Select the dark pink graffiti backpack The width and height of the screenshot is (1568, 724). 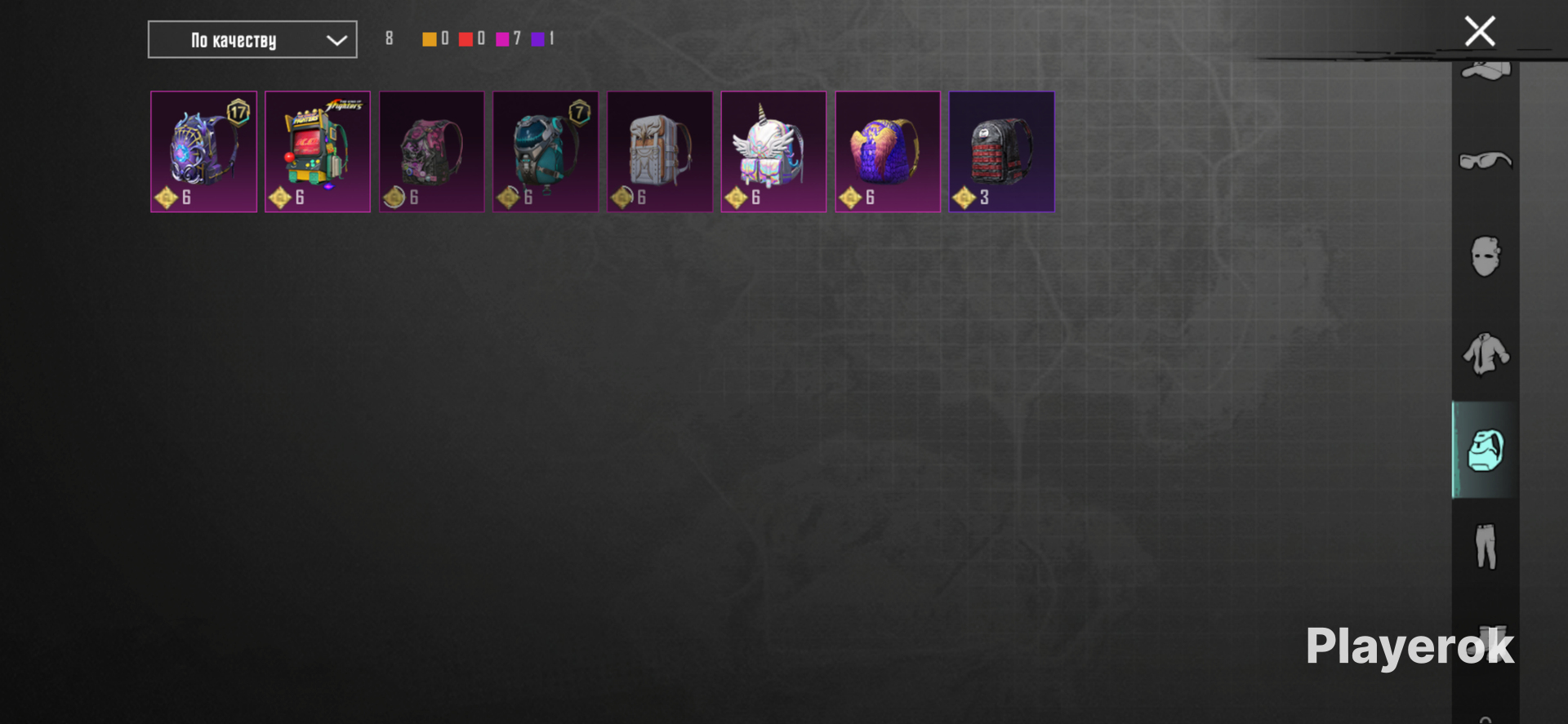click(432, 152)
